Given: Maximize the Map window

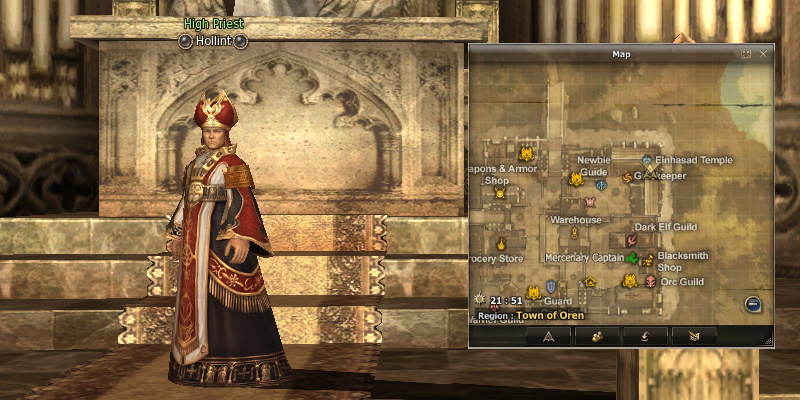Looking at the screenshot, I should pyautogui.click(x=746, y=53).
